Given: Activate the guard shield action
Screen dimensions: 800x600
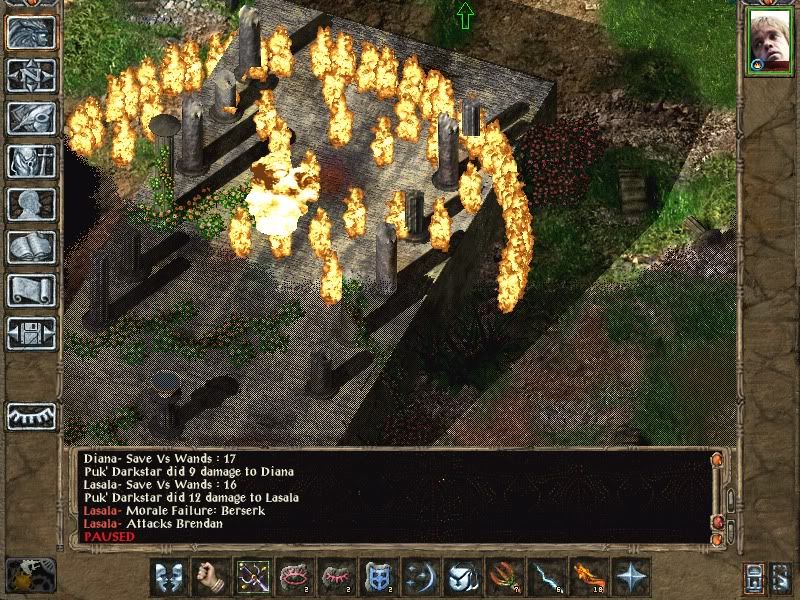Looking at the screenshot, I should [x=169, y=577].
